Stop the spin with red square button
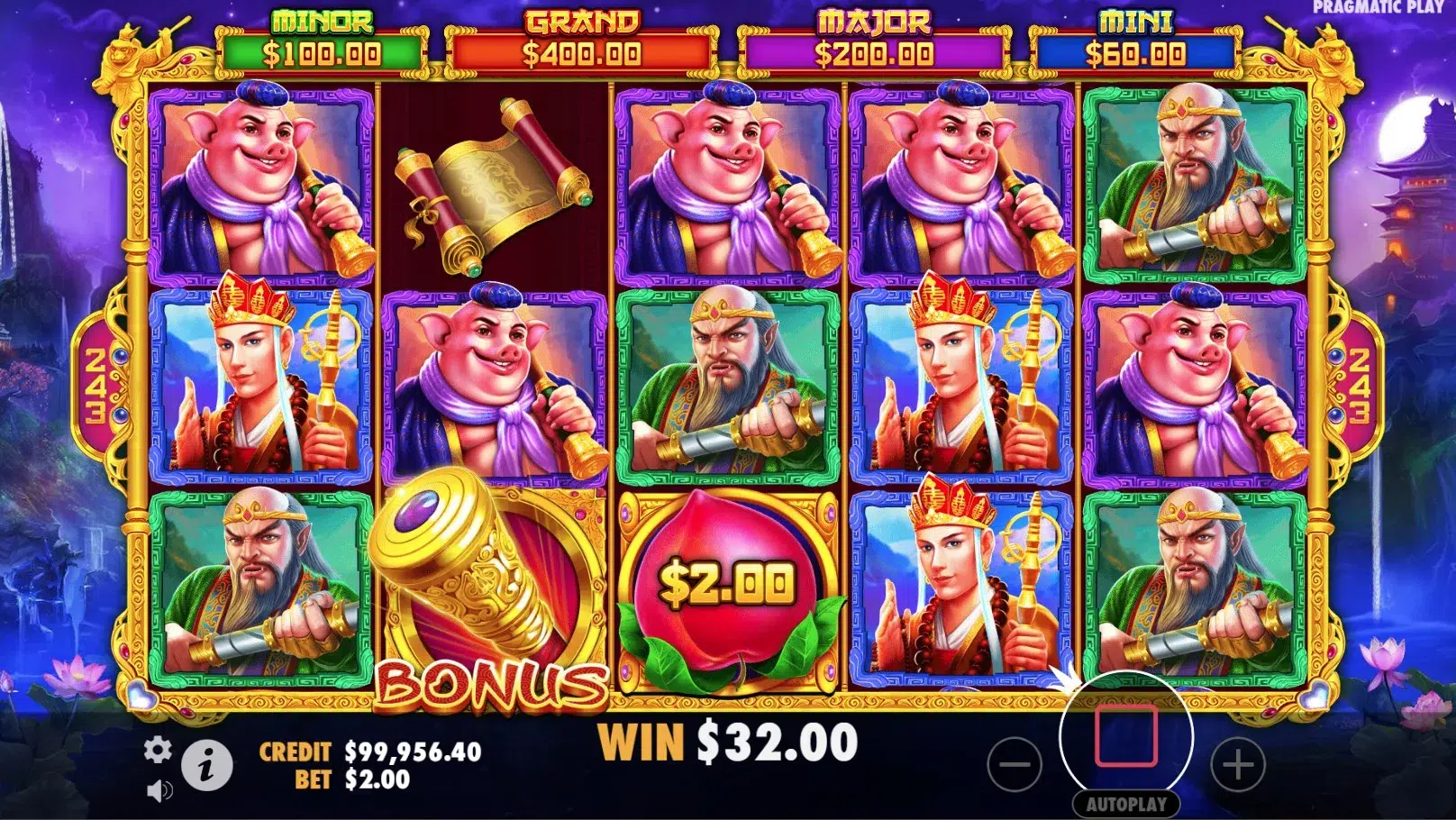 (1125, 736)
